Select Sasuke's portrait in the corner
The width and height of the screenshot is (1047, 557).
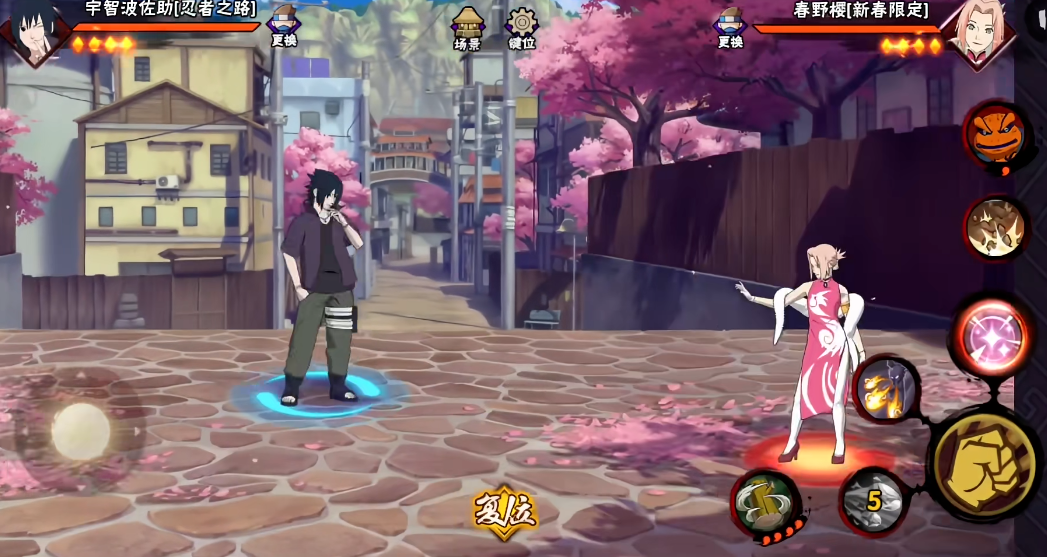coord(33,30)
